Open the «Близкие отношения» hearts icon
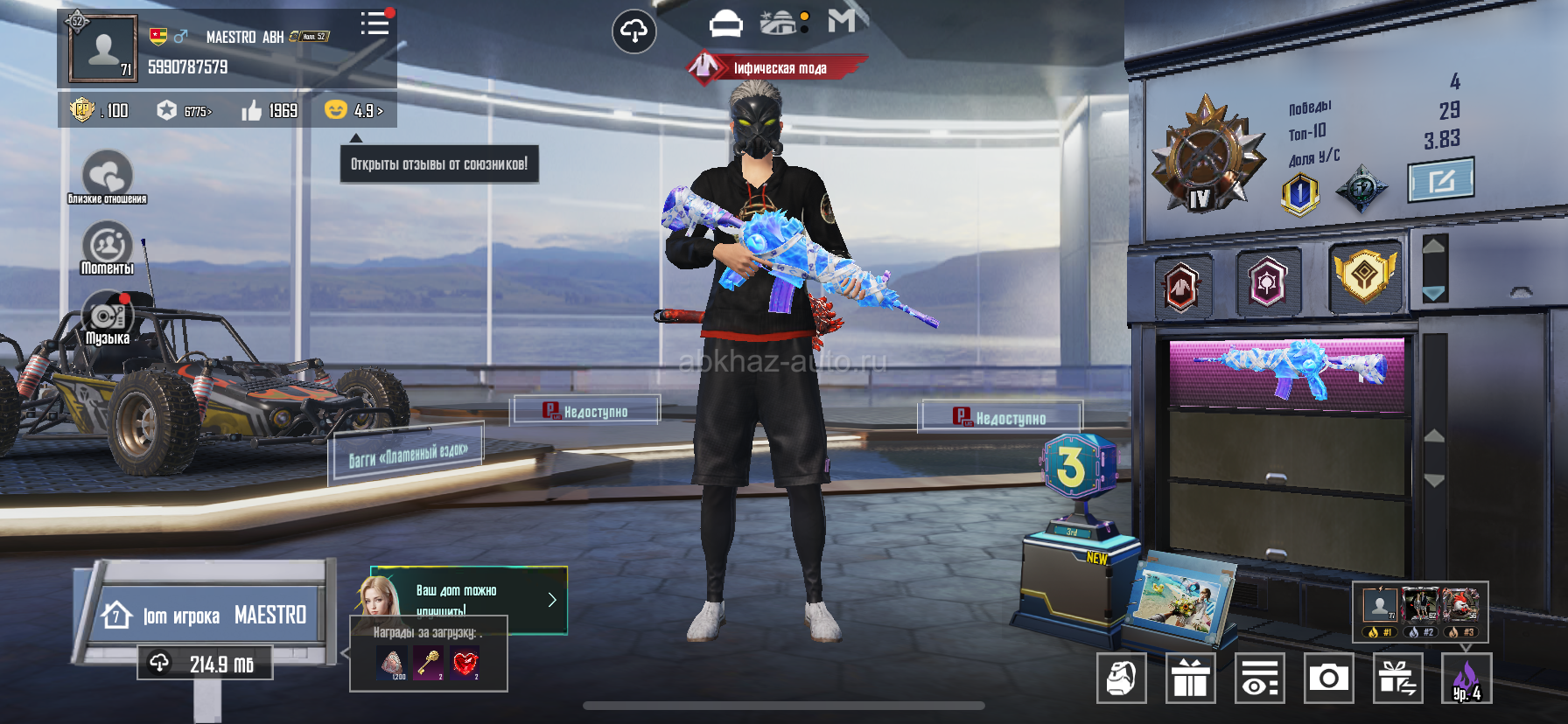1568x724 pixels. click(107, 176)
